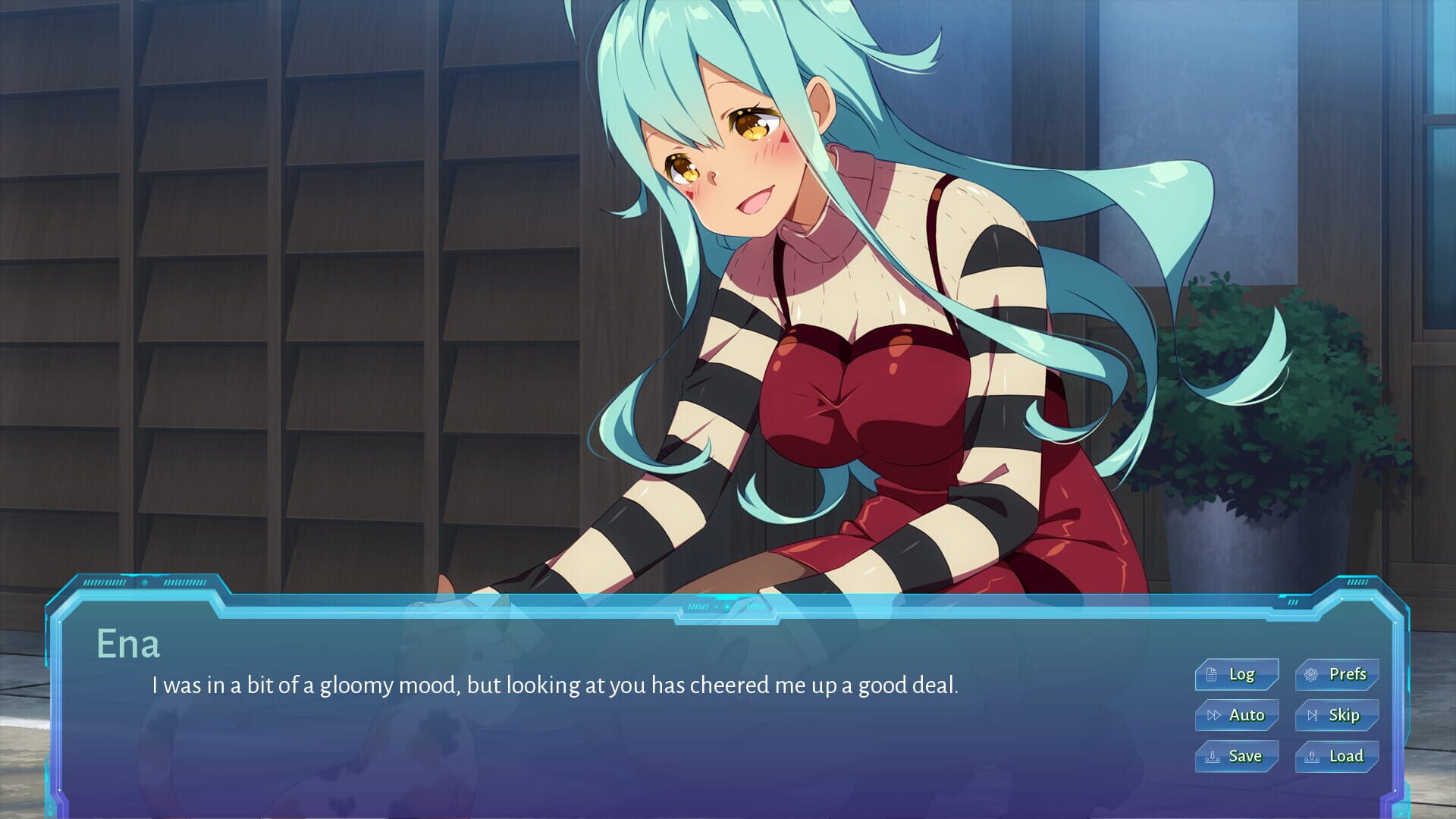
Task: Click the fast-forward icon on the Auto button
Action: (x=1214, y=715)
